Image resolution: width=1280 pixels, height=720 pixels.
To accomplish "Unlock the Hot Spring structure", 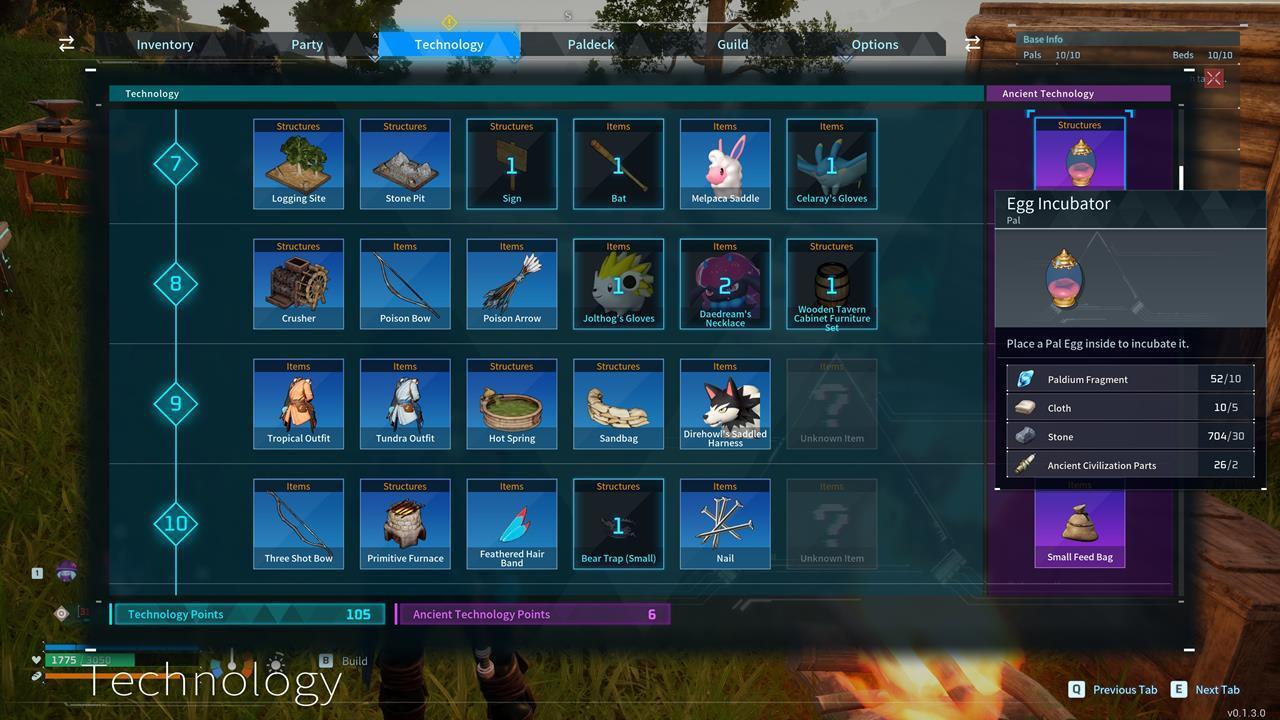I will [511, 403].
